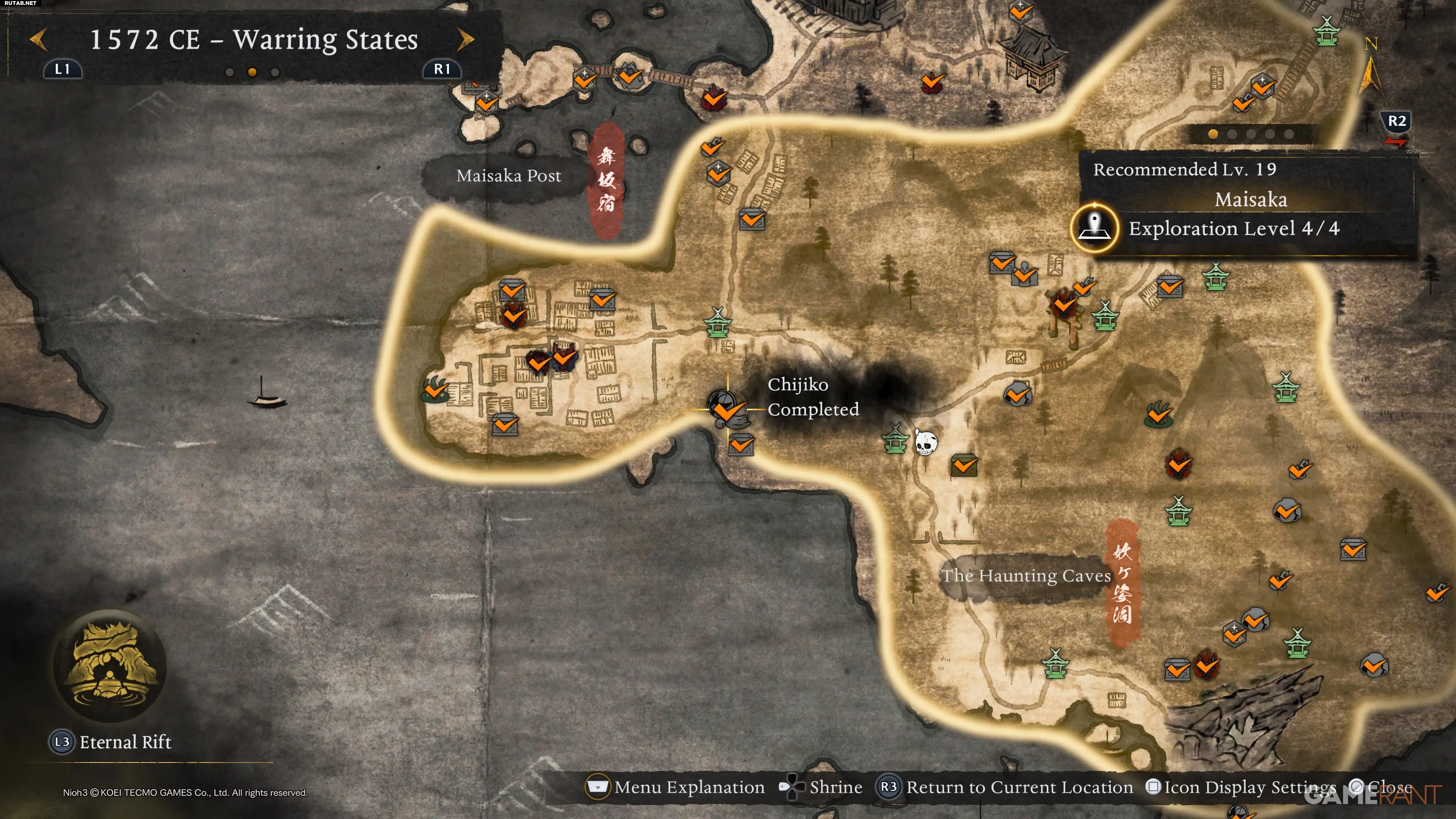Return to Current Location

pyautogui.click(x=1005, y=787)
